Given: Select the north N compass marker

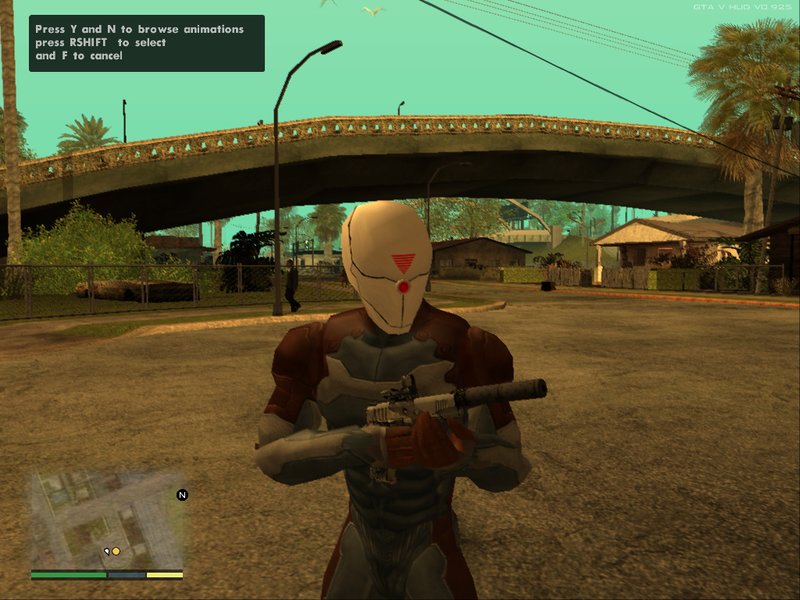Looking at the screenshot, I should pos(182,495).
